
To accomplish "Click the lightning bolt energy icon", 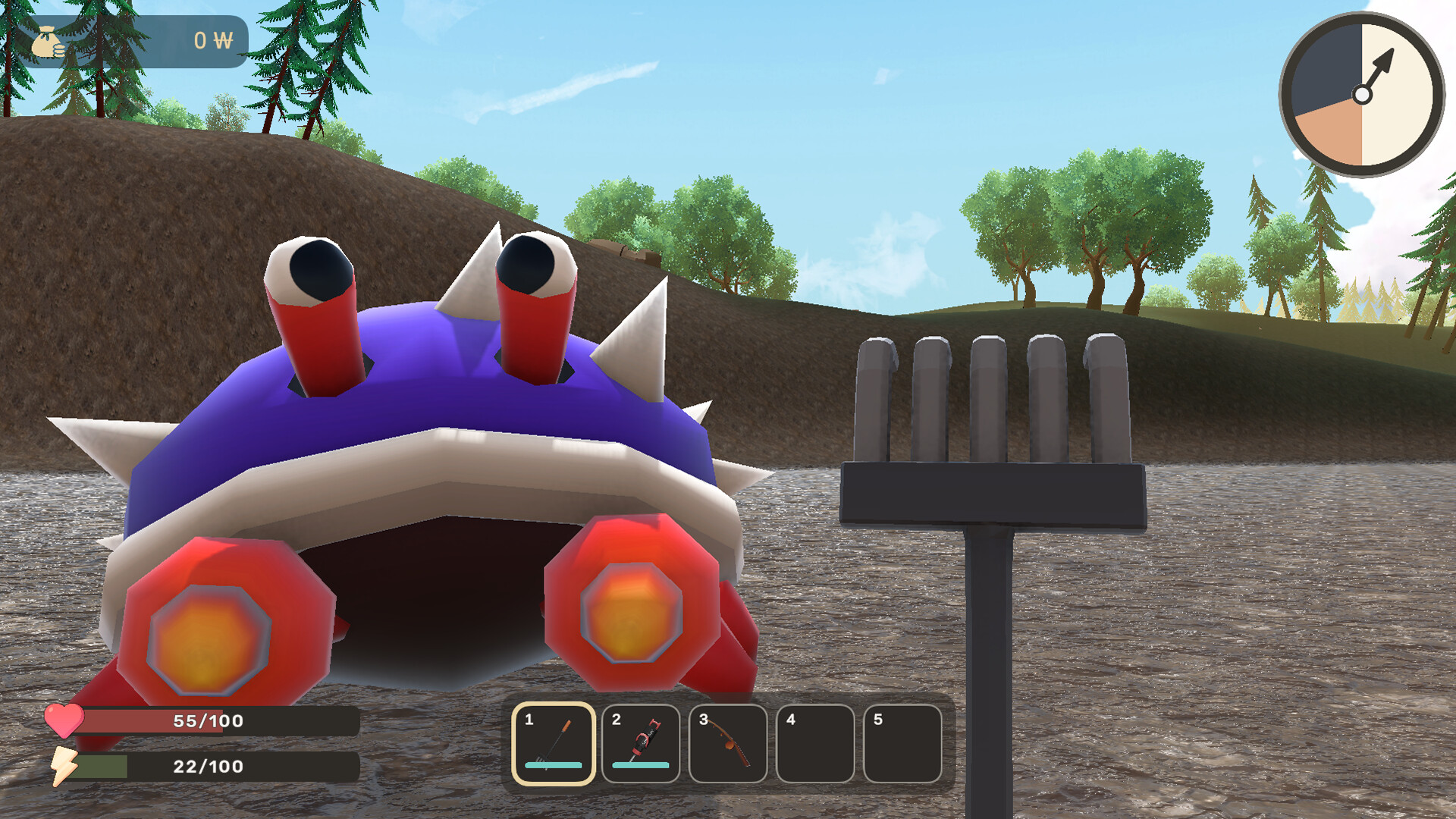I will (64, 766).
